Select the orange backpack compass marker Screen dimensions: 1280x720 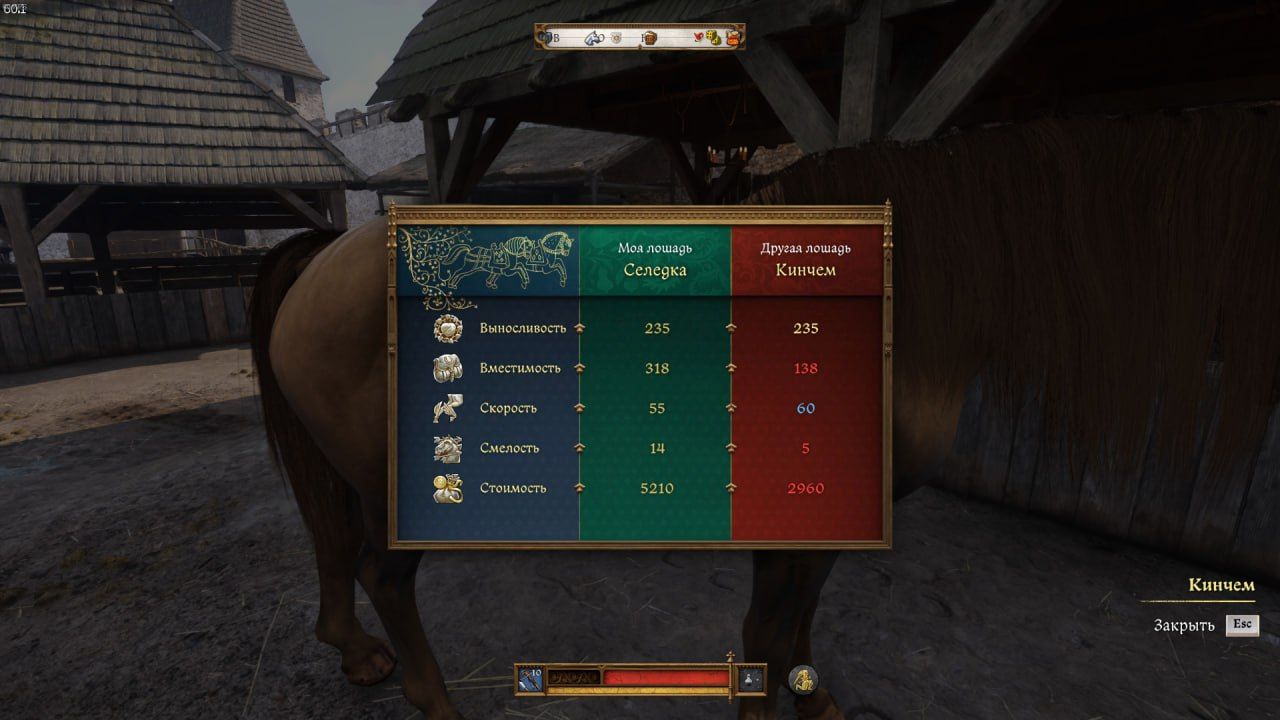[734, 38]
